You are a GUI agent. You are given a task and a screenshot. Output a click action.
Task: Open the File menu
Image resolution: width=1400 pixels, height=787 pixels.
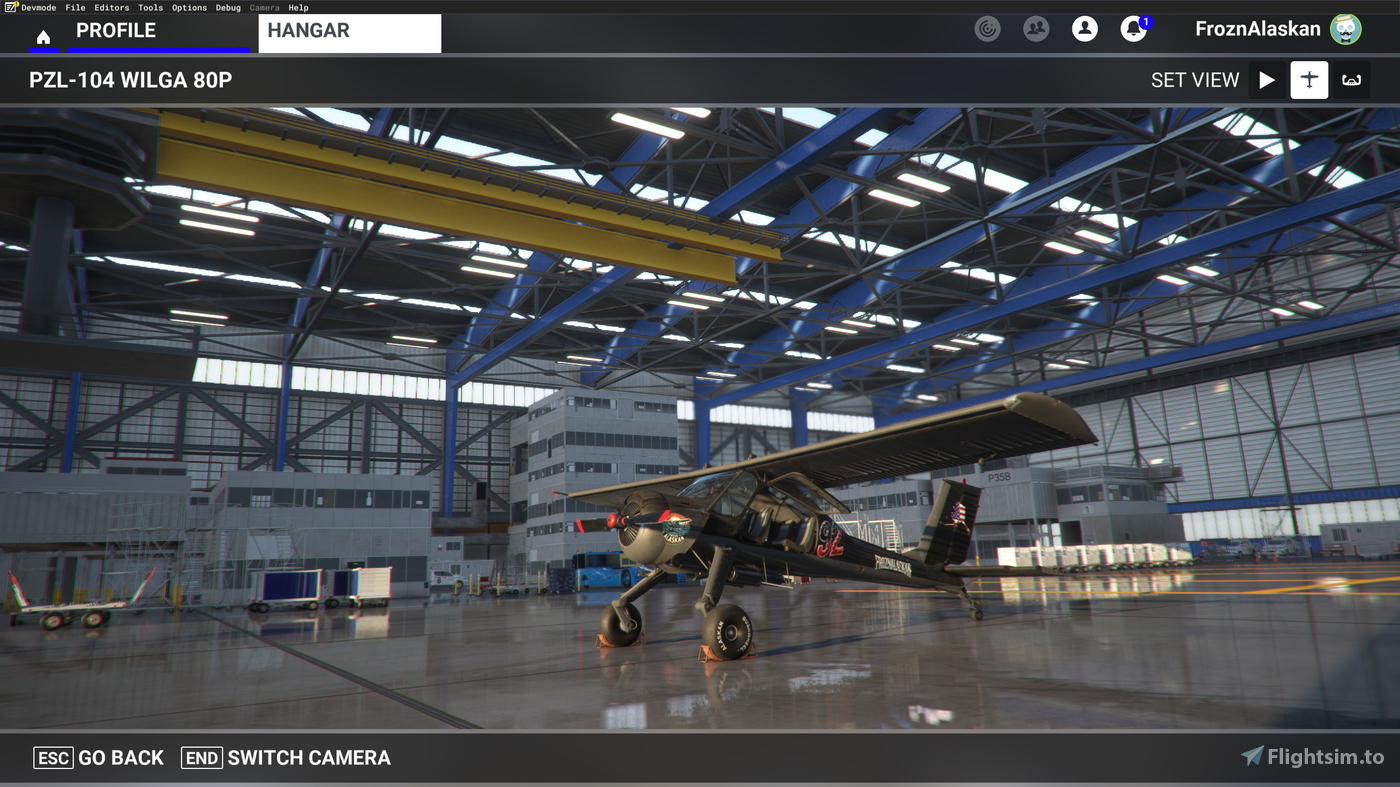(75, 7)
